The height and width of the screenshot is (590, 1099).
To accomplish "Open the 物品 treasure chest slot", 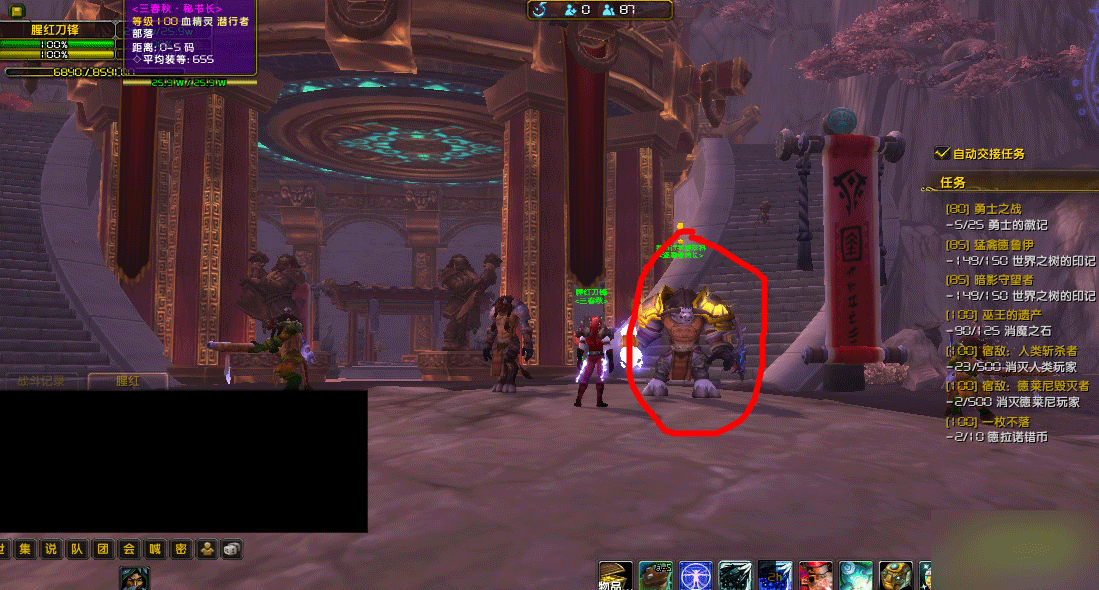I will tap(615, 576).
